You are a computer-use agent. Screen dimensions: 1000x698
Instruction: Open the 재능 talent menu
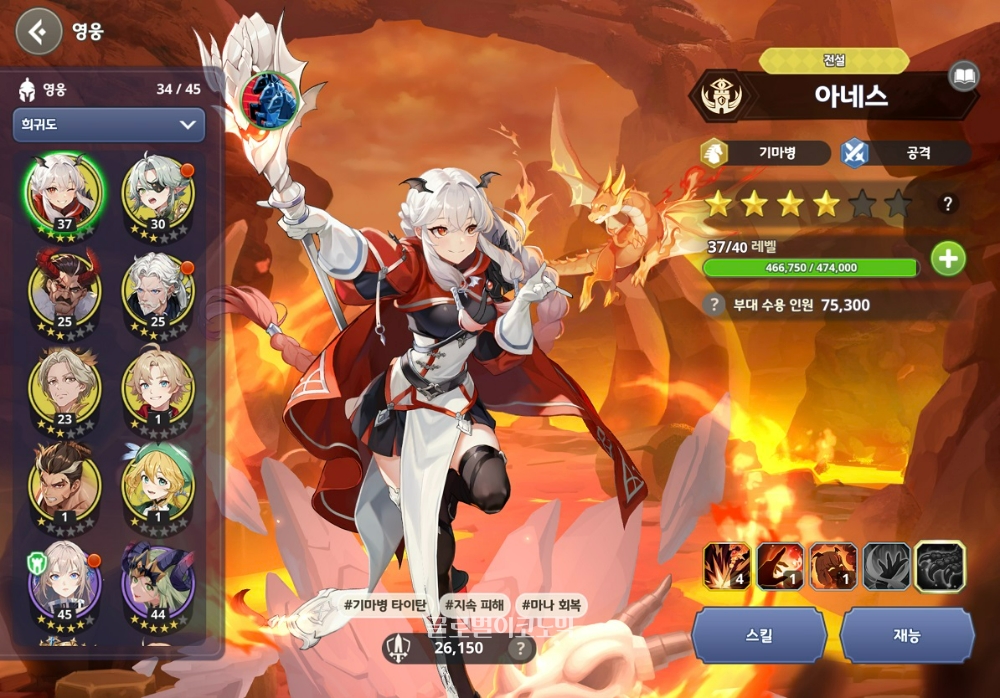[x=907, y=635]
